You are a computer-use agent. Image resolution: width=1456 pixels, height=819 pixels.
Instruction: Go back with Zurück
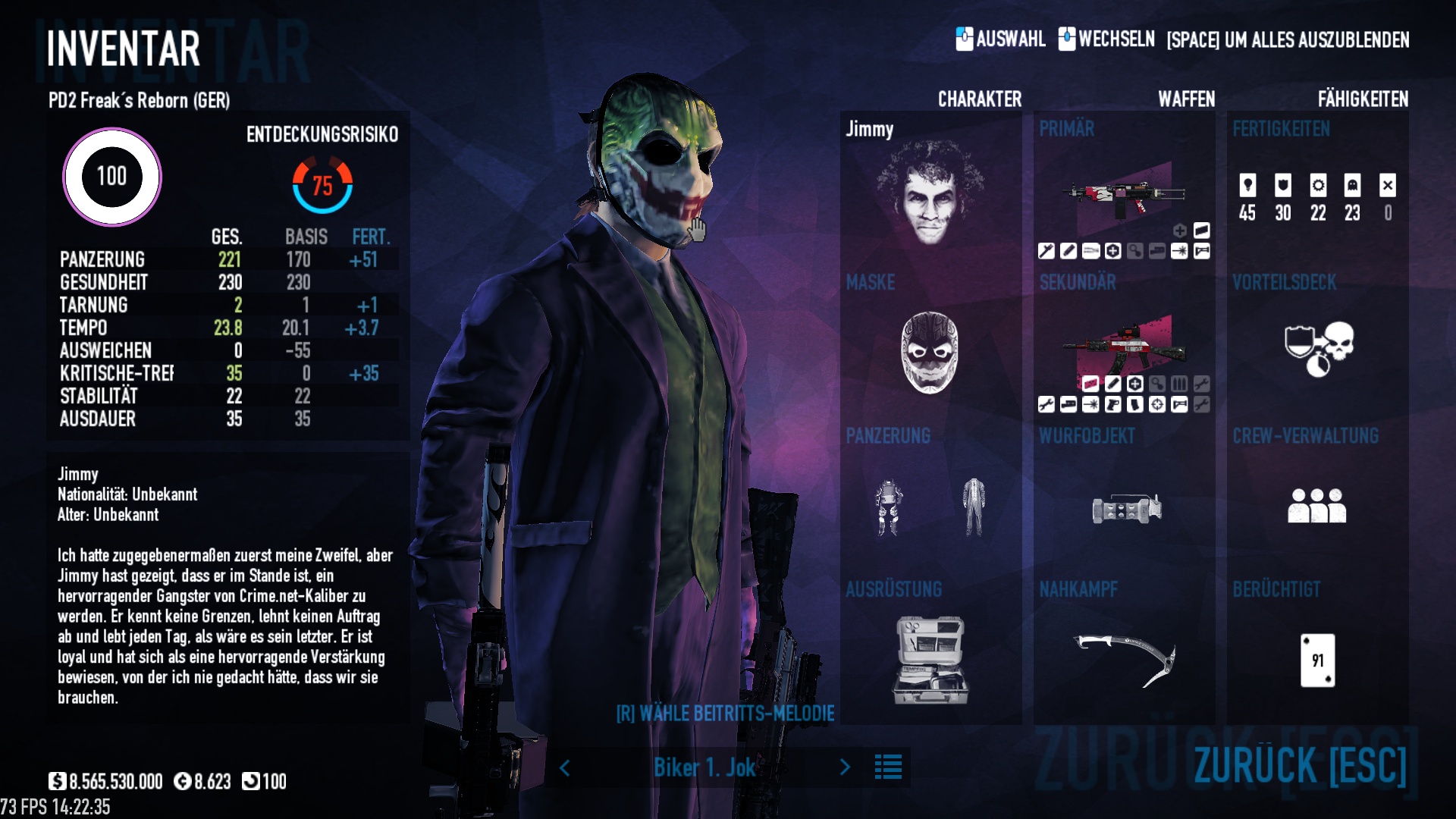1300,764
